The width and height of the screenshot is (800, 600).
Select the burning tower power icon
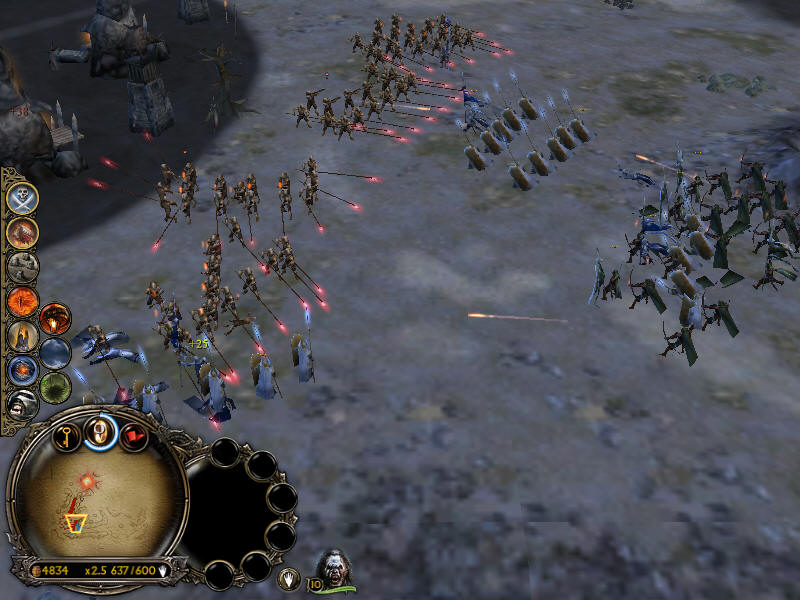click(x=22, y=335)
